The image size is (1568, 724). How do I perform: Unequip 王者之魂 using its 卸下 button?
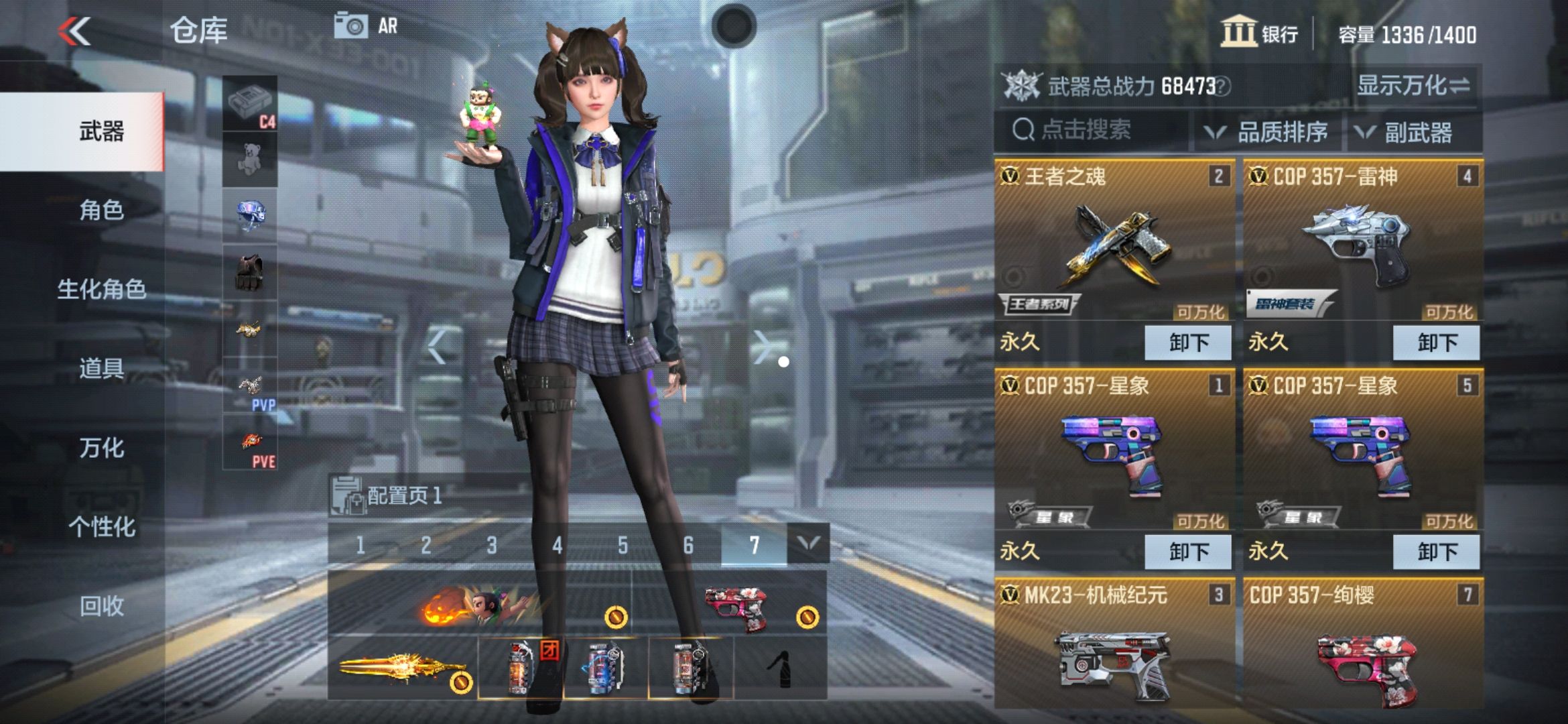click(1187, 342)
